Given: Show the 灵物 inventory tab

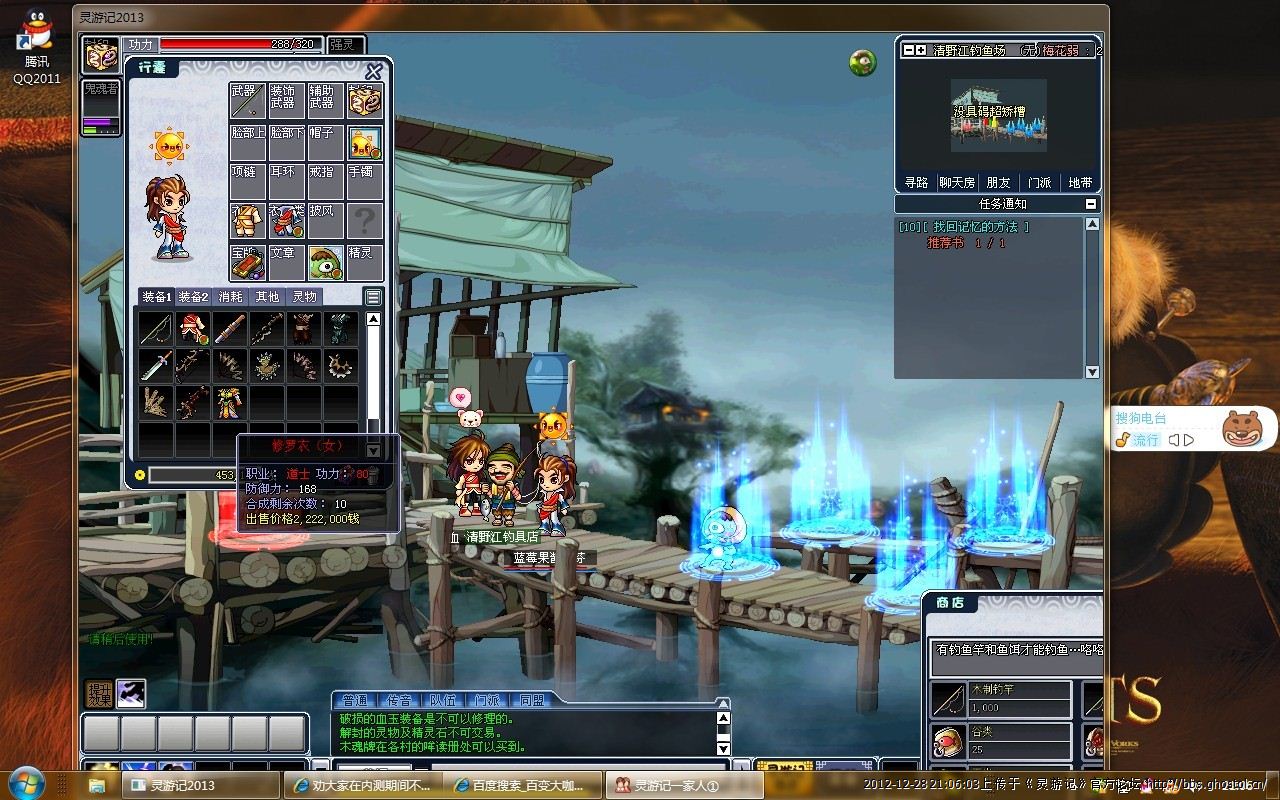Looking at the screenshot, I should tap(304, 297).
